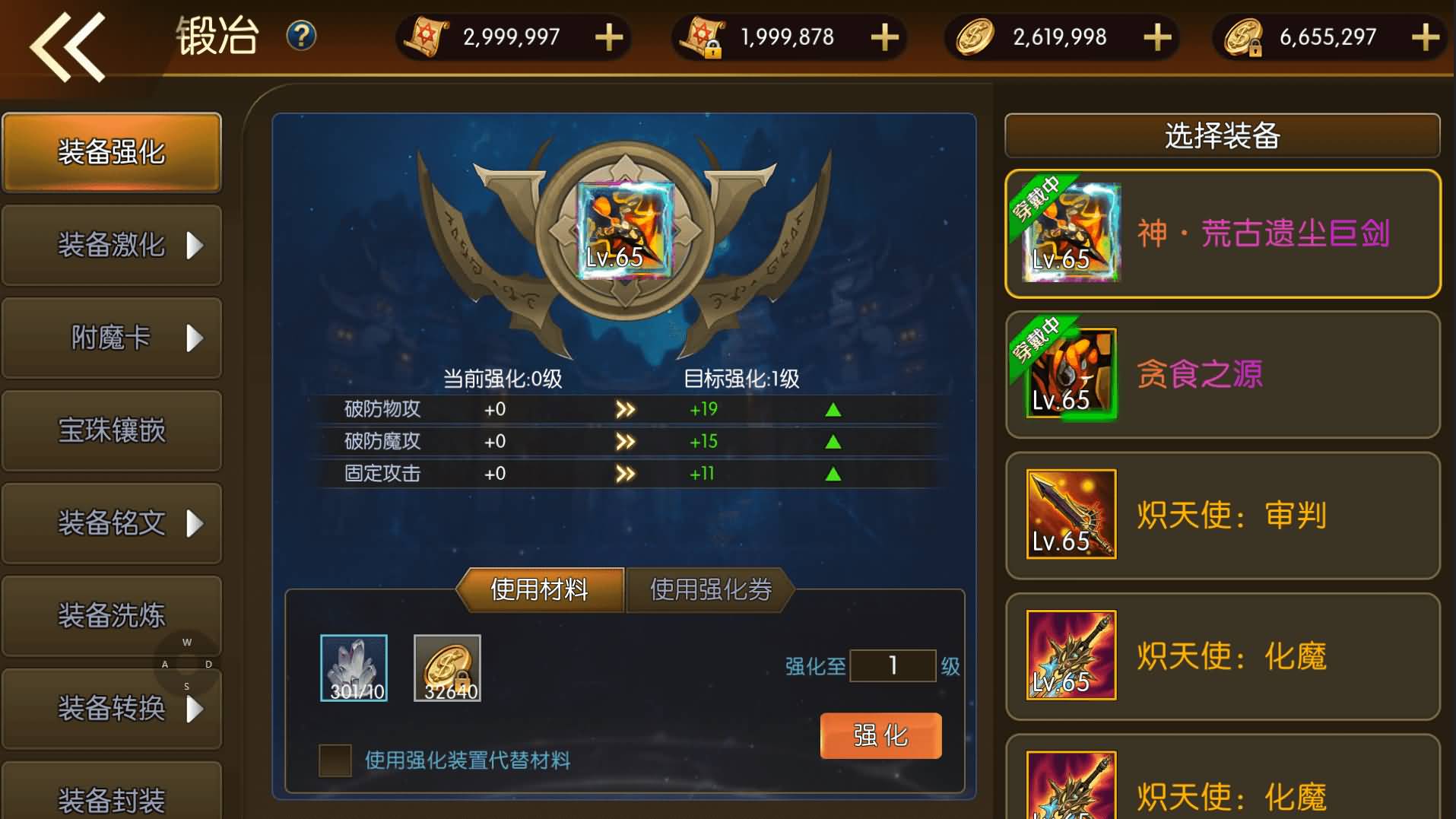Expand the 装备激化 sidebar entry
This screenshot has height=819, width=1456.
click(112, 246)
